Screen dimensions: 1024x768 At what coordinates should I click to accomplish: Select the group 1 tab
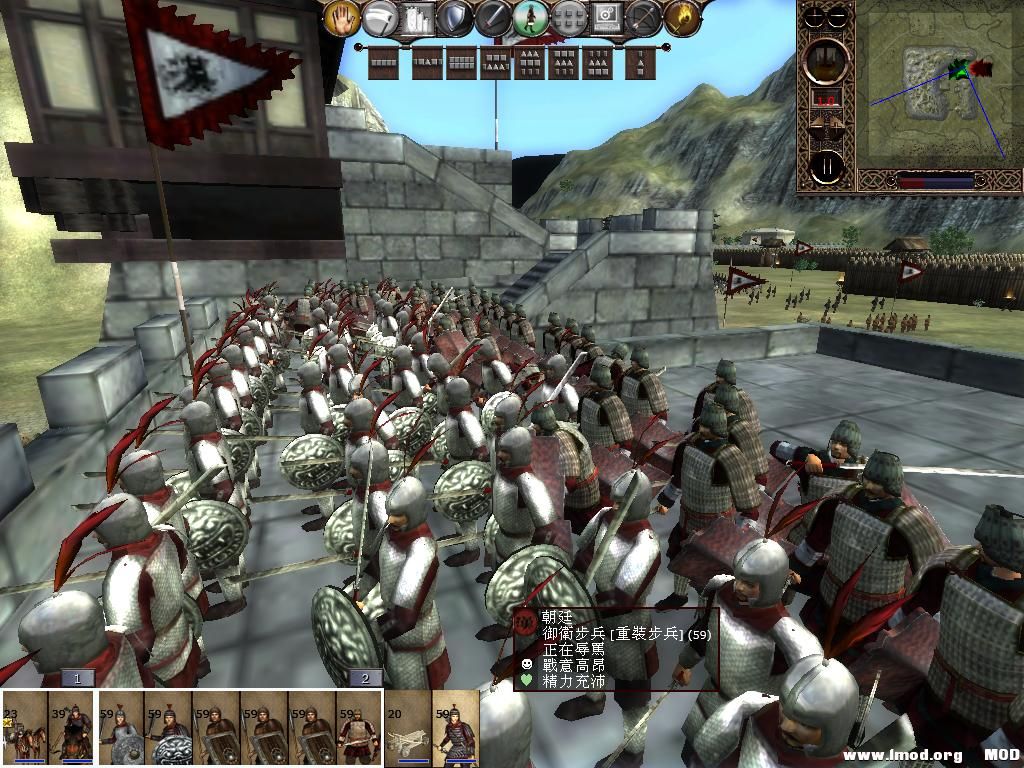click(77, 678)
